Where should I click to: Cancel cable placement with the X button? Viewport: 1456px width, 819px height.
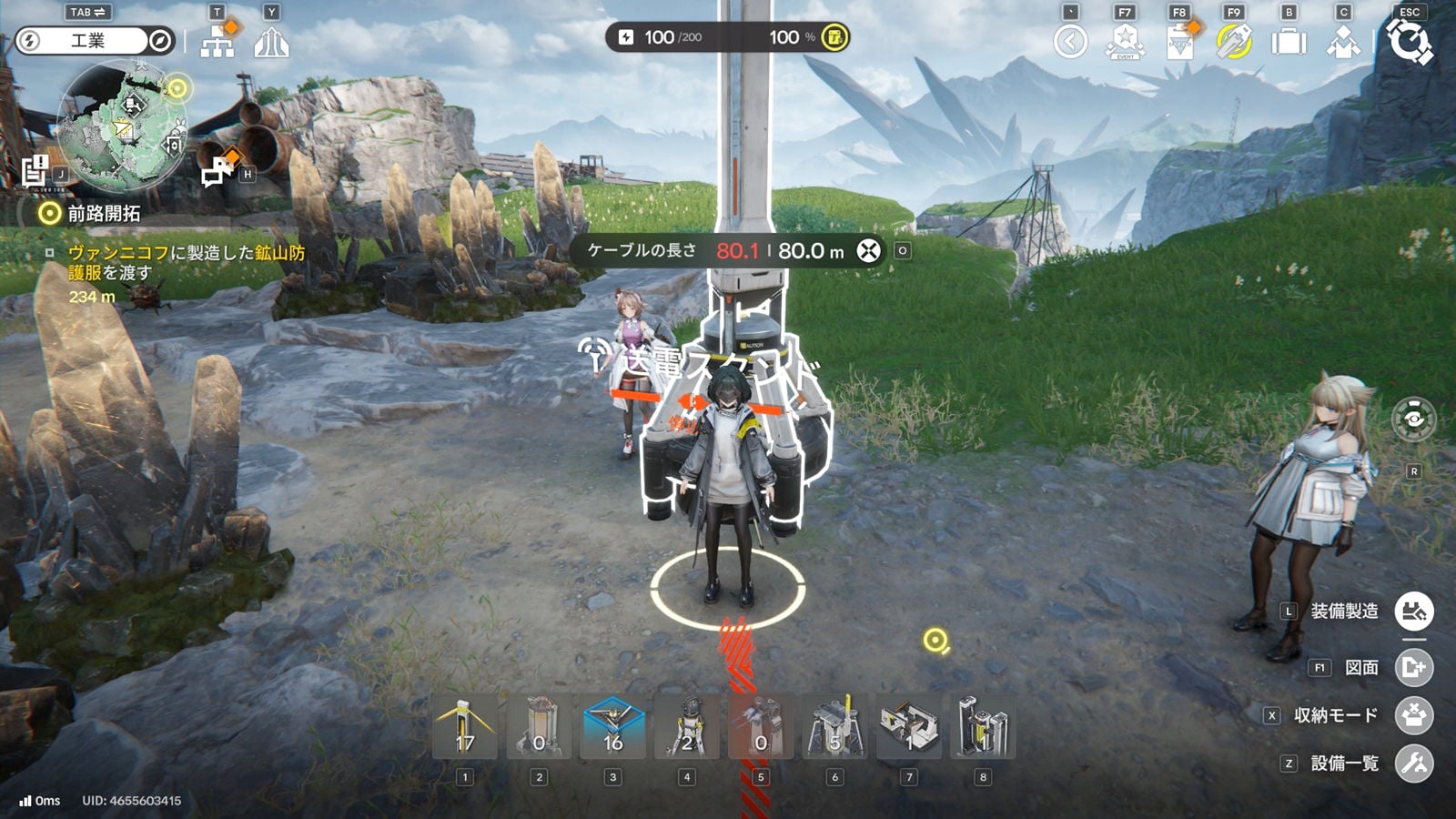point(869,250)
